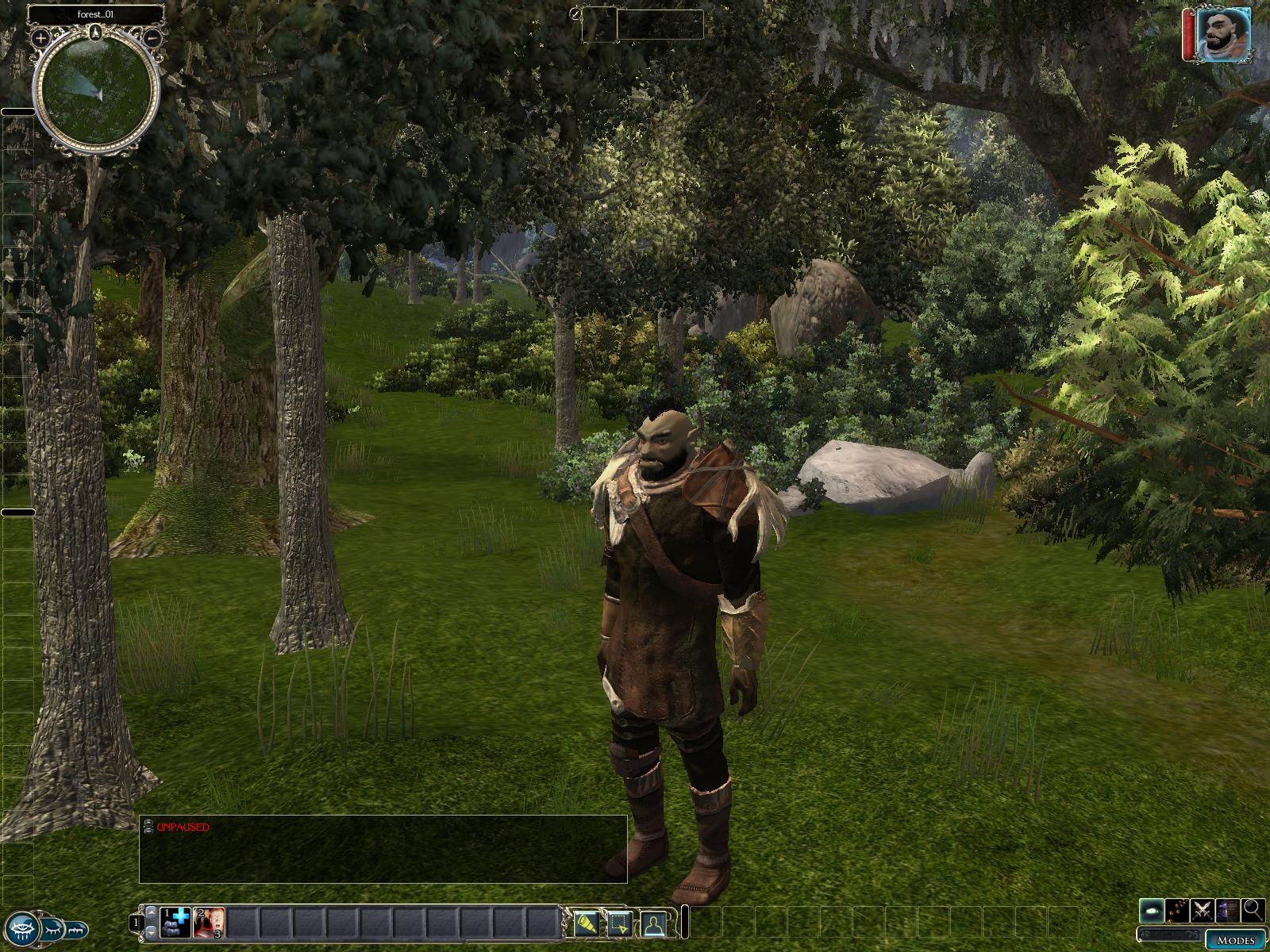
Task: Use hotbar slot 2 with the red portrait
Action: point(209,923)
